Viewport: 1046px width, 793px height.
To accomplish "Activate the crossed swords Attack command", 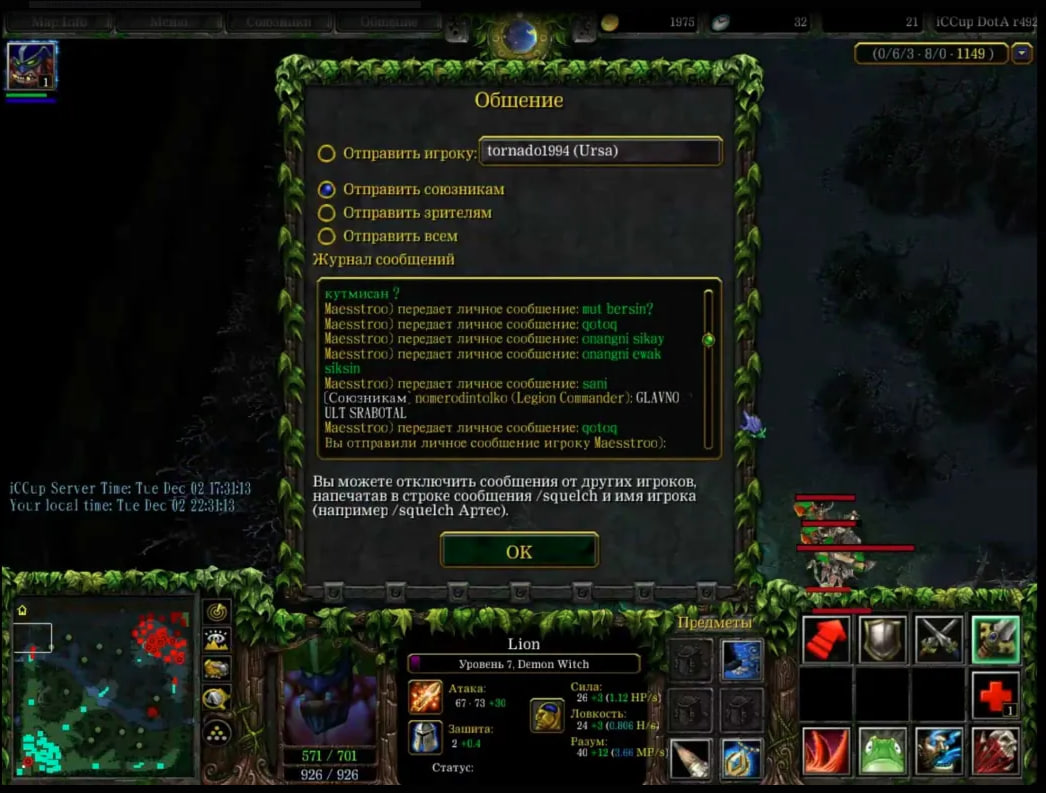I will click(939, 640).
